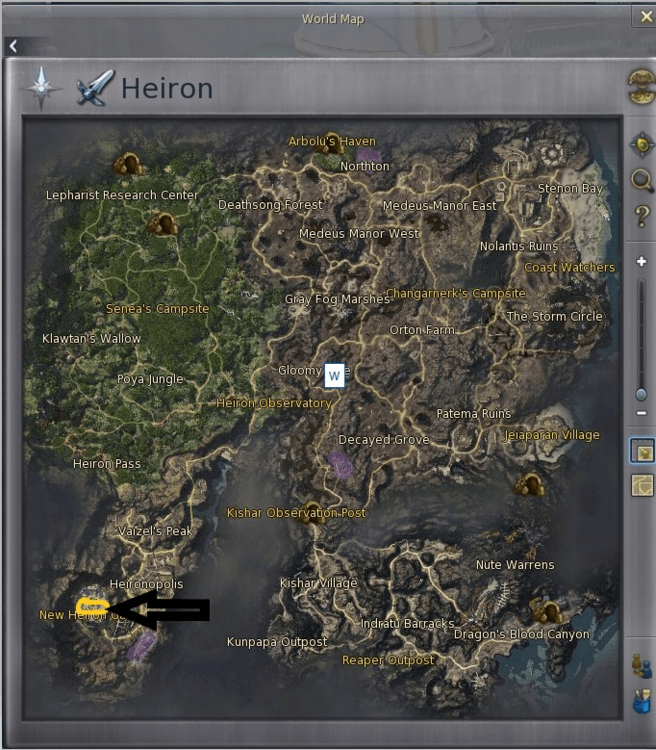Close the World Map window
Screen dimensions: 656x750
pos(643,17)
